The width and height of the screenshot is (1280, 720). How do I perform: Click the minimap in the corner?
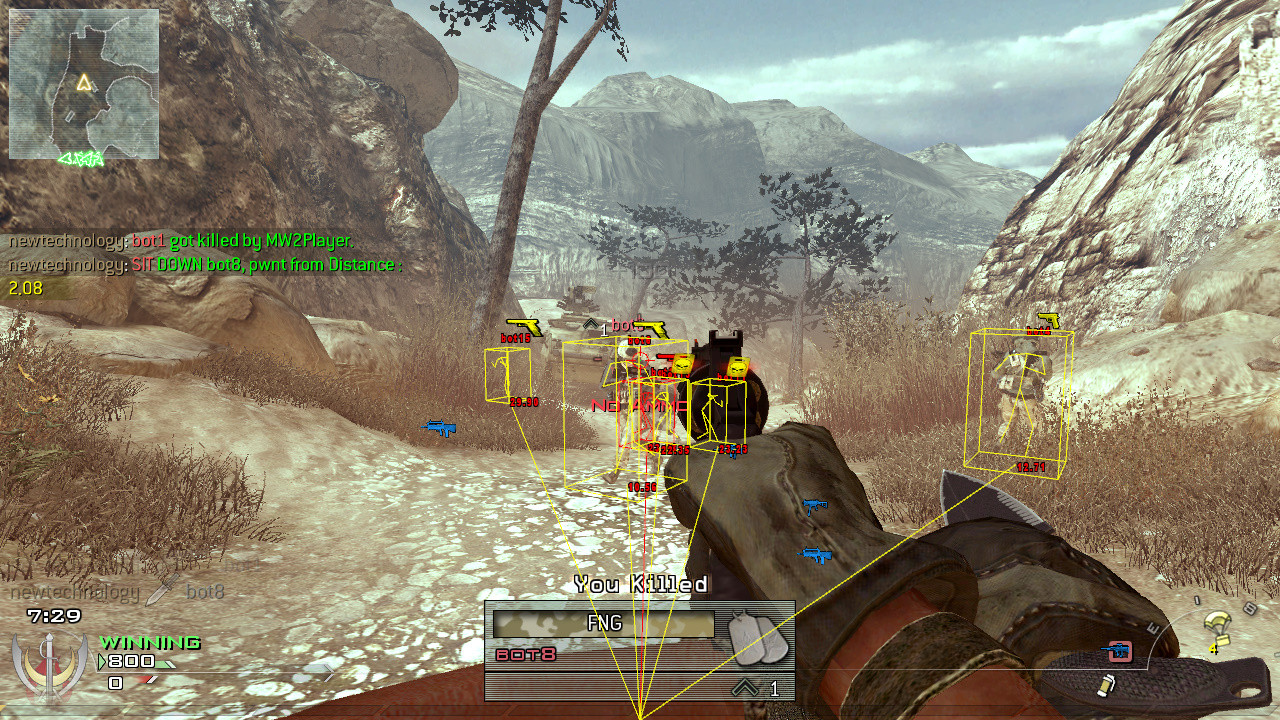84,85
